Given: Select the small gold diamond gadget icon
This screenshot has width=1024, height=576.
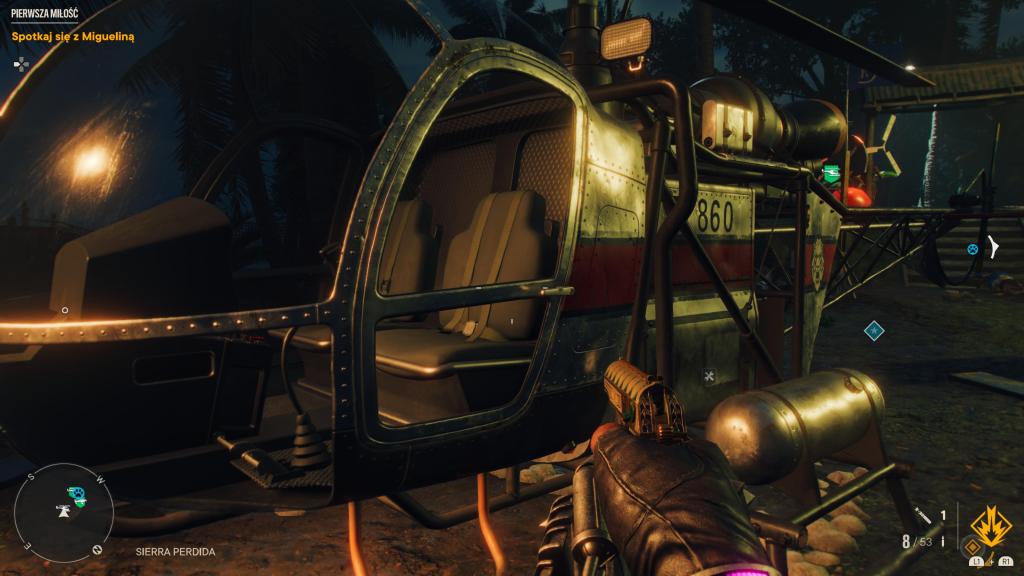Looking at the screenshot, I should click(x=972, y=547).
